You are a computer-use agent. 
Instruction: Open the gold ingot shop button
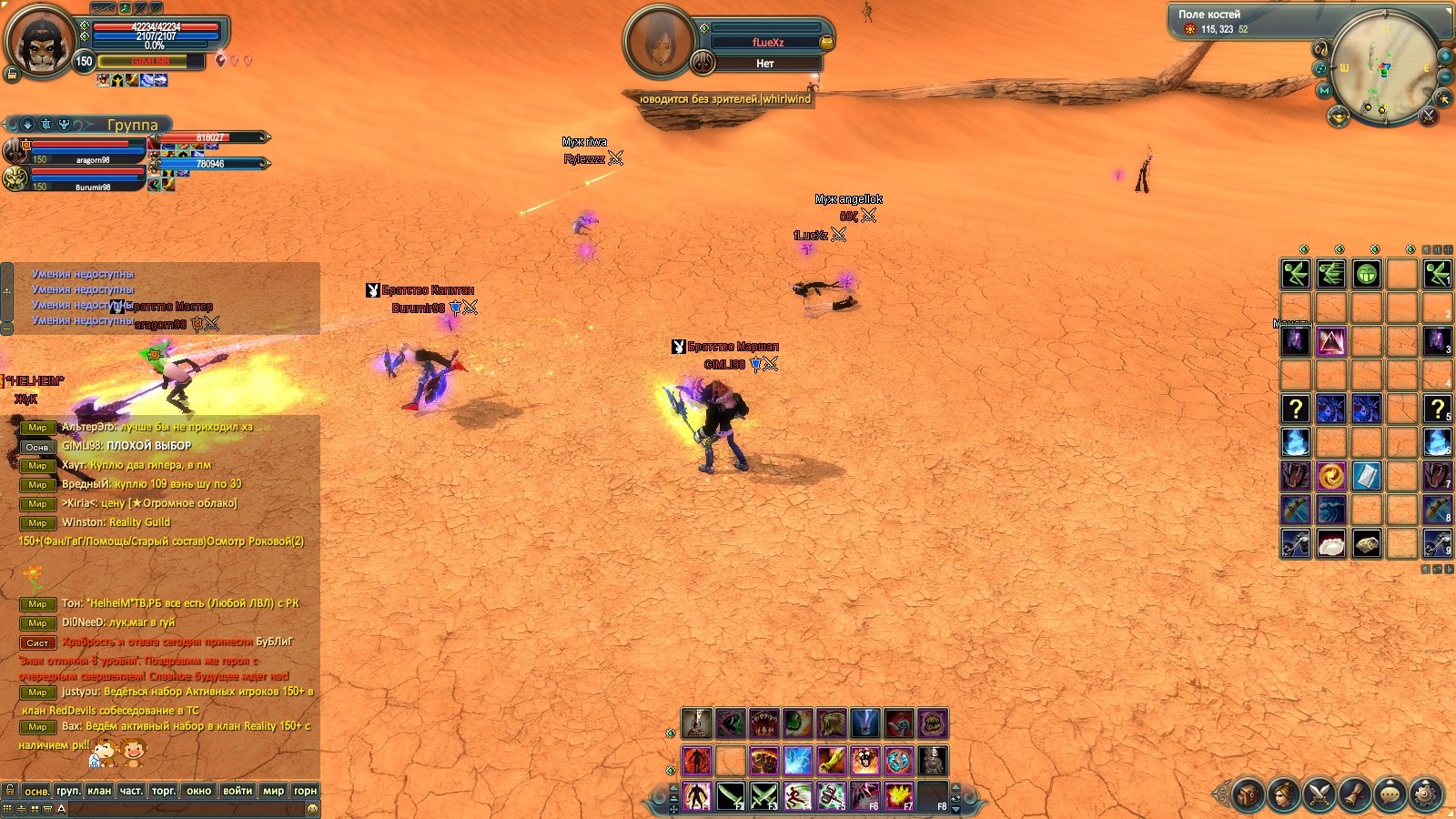coord(1339,116)
